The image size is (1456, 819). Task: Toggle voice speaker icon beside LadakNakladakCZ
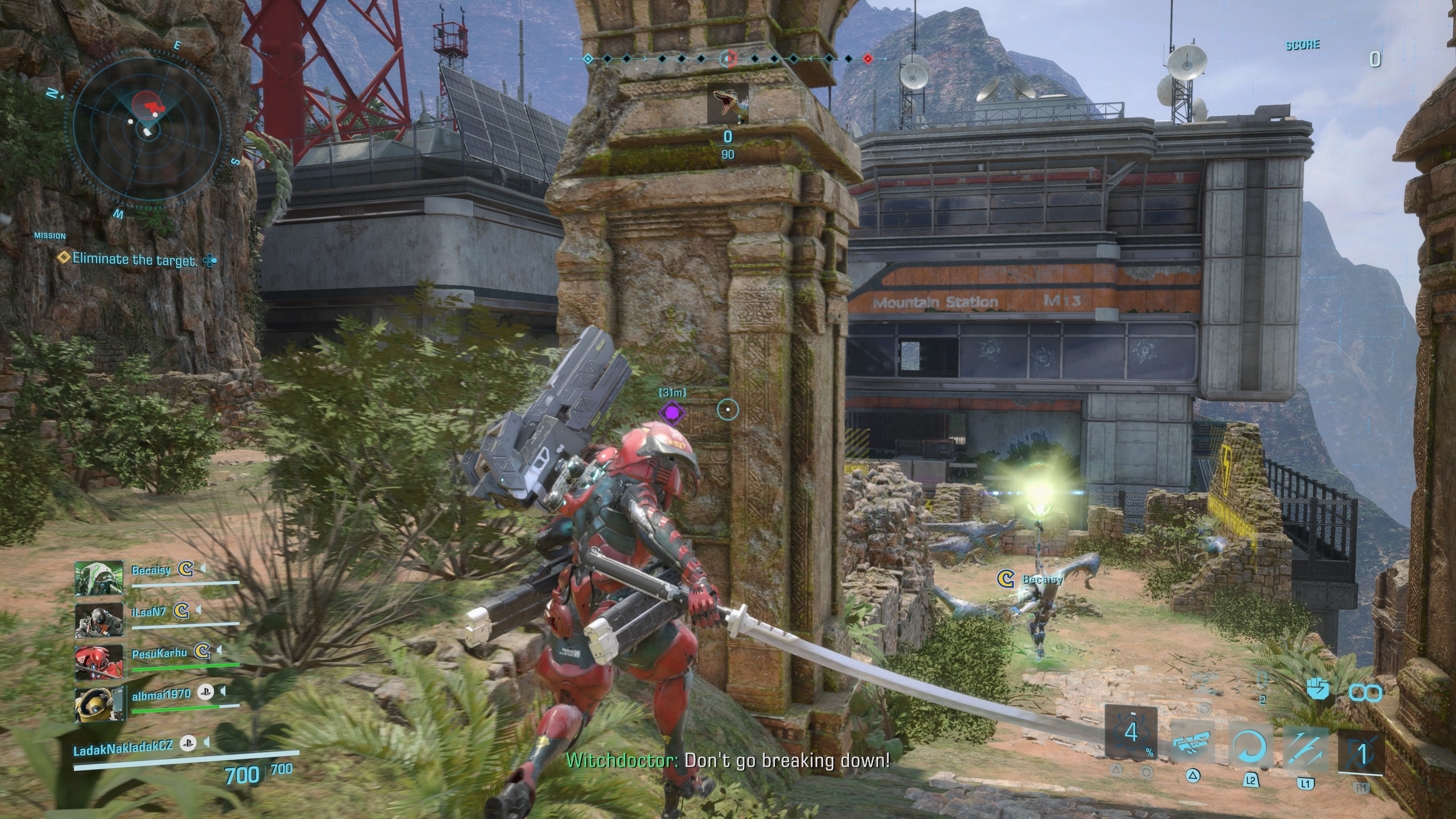pos(206,742)
